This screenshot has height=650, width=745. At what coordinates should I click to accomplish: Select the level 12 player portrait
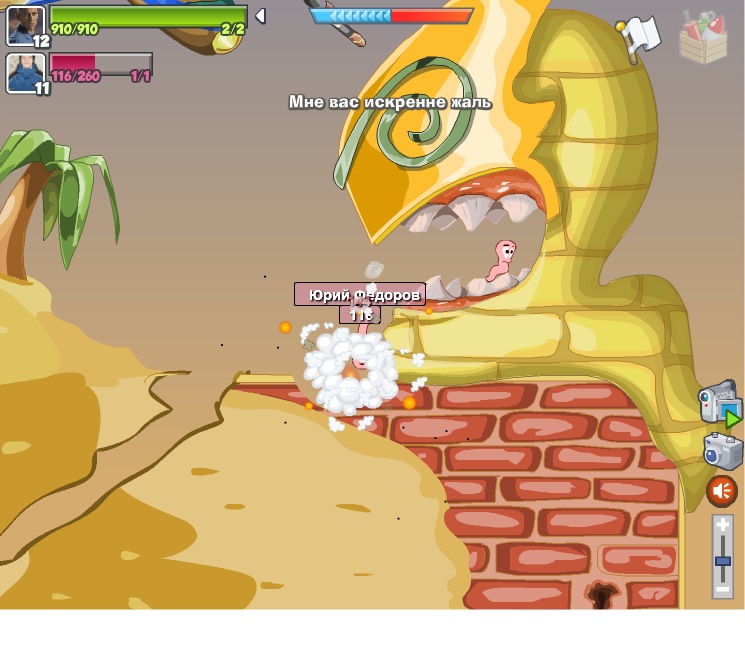pyautogui.click(x=25, y=24)
